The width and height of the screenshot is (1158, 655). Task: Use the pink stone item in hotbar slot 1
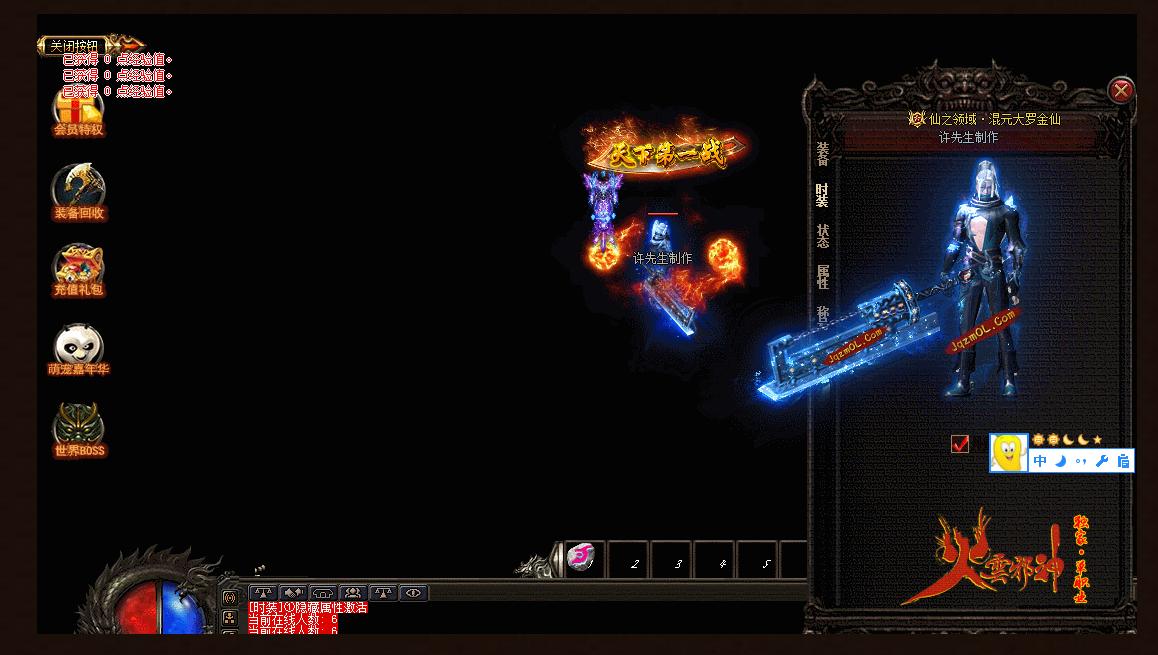(x=582, y=559)
